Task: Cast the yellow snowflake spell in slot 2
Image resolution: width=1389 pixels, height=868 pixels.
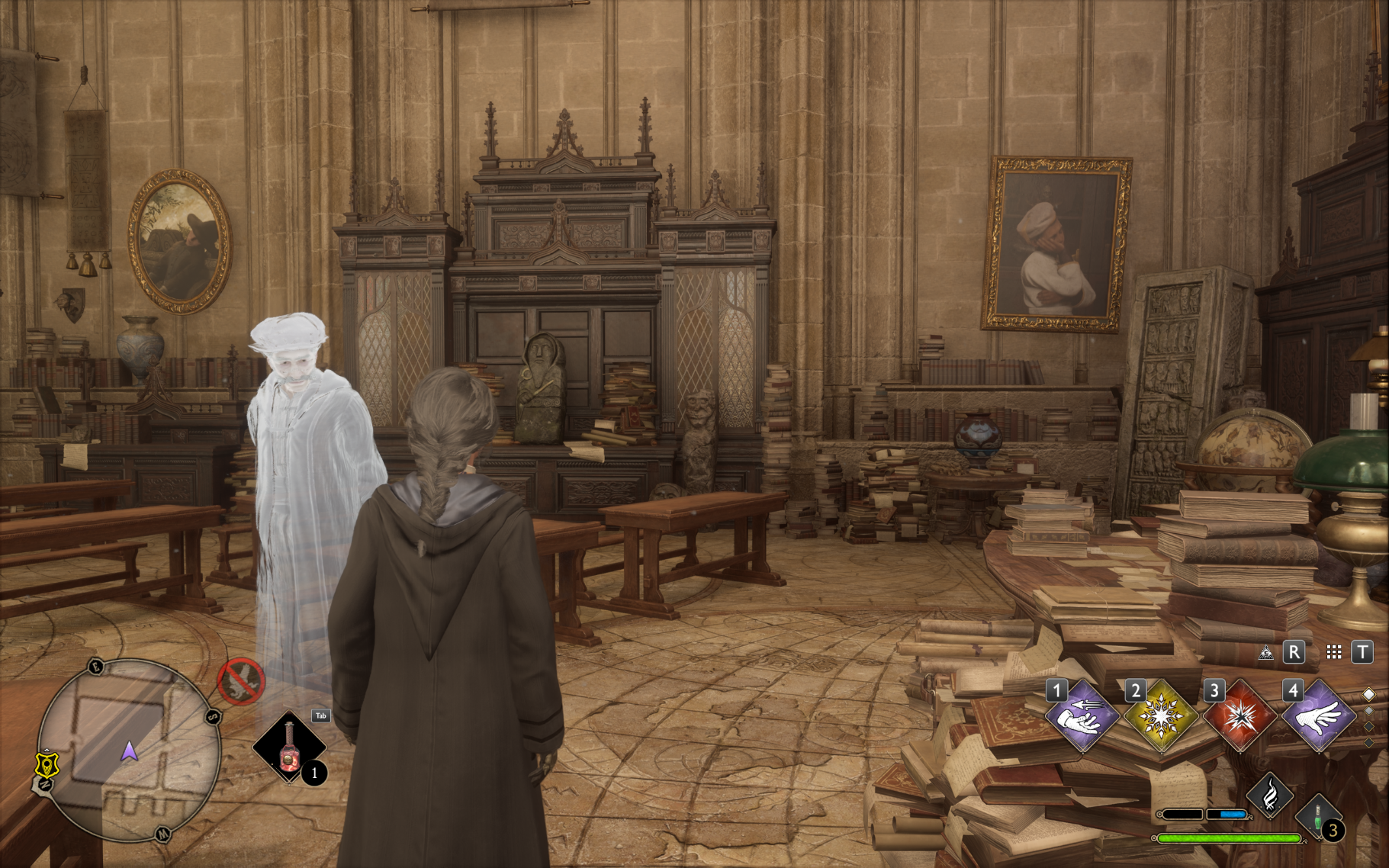Action: pyautogui.click(x=1161, y=717)
